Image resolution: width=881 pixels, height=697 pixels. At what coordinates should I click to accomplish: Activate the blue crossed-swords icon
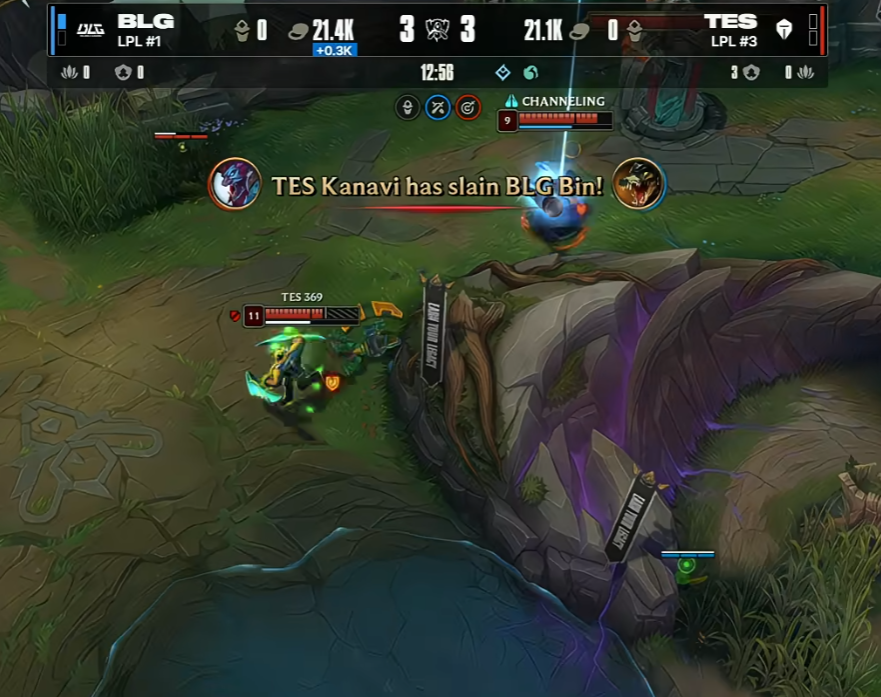click(x=438, y=107)
